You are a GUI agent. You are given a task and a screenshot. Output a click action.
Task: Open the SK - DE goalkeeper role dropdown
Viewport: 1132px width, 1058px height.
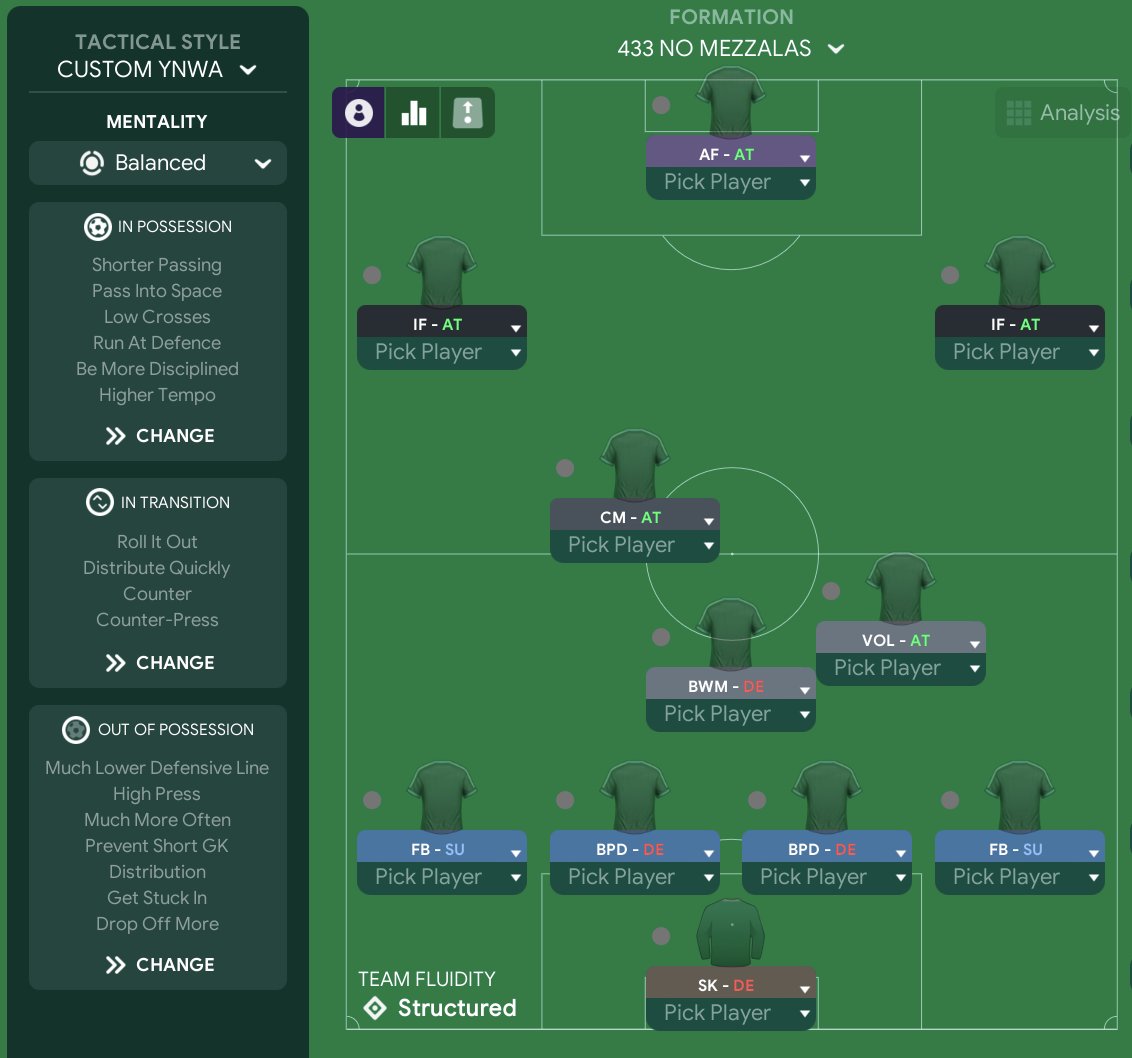tap(730, 985)
